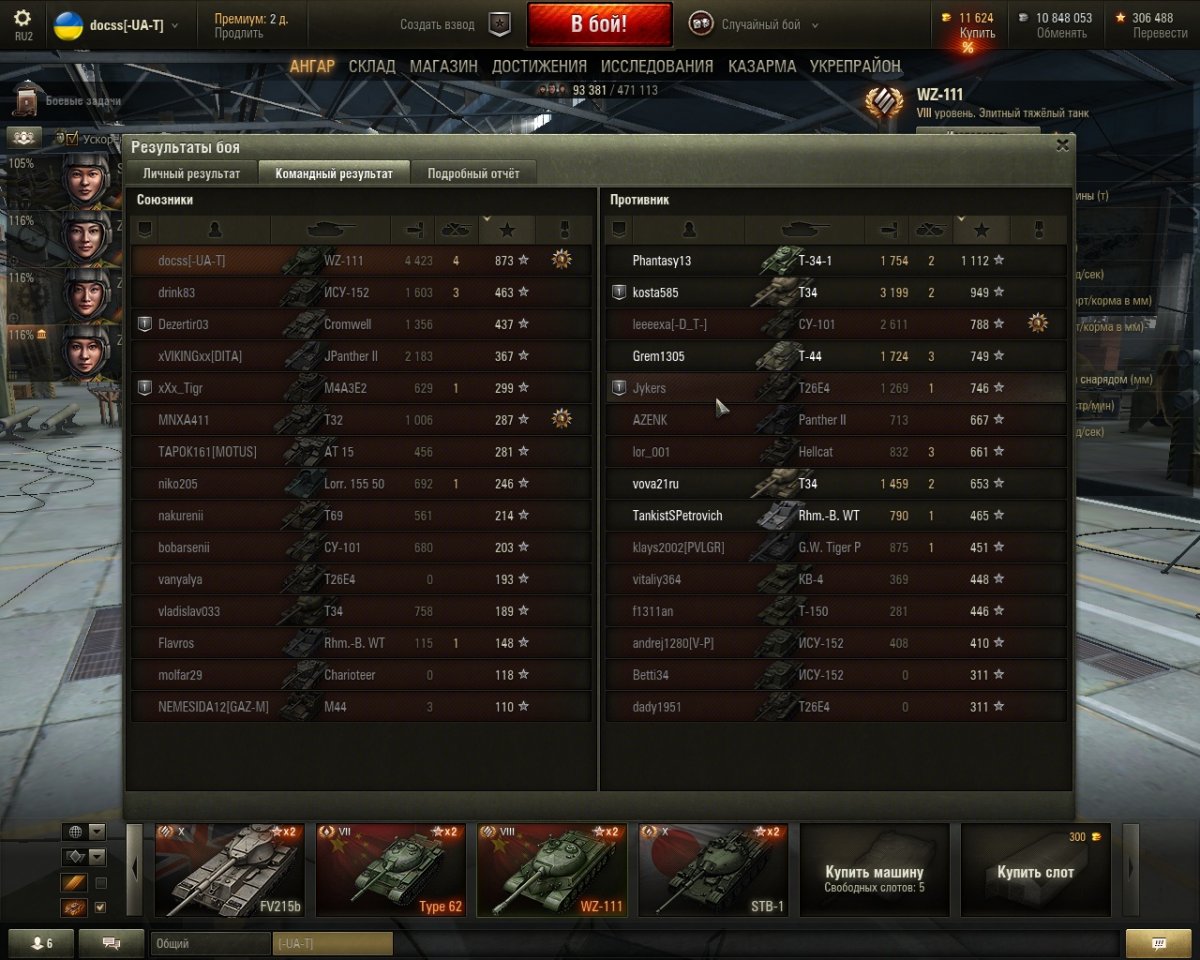The image size is (1200, 960).
Task: Go to the СКЛАД section
Action: click(x=372, y=66)
